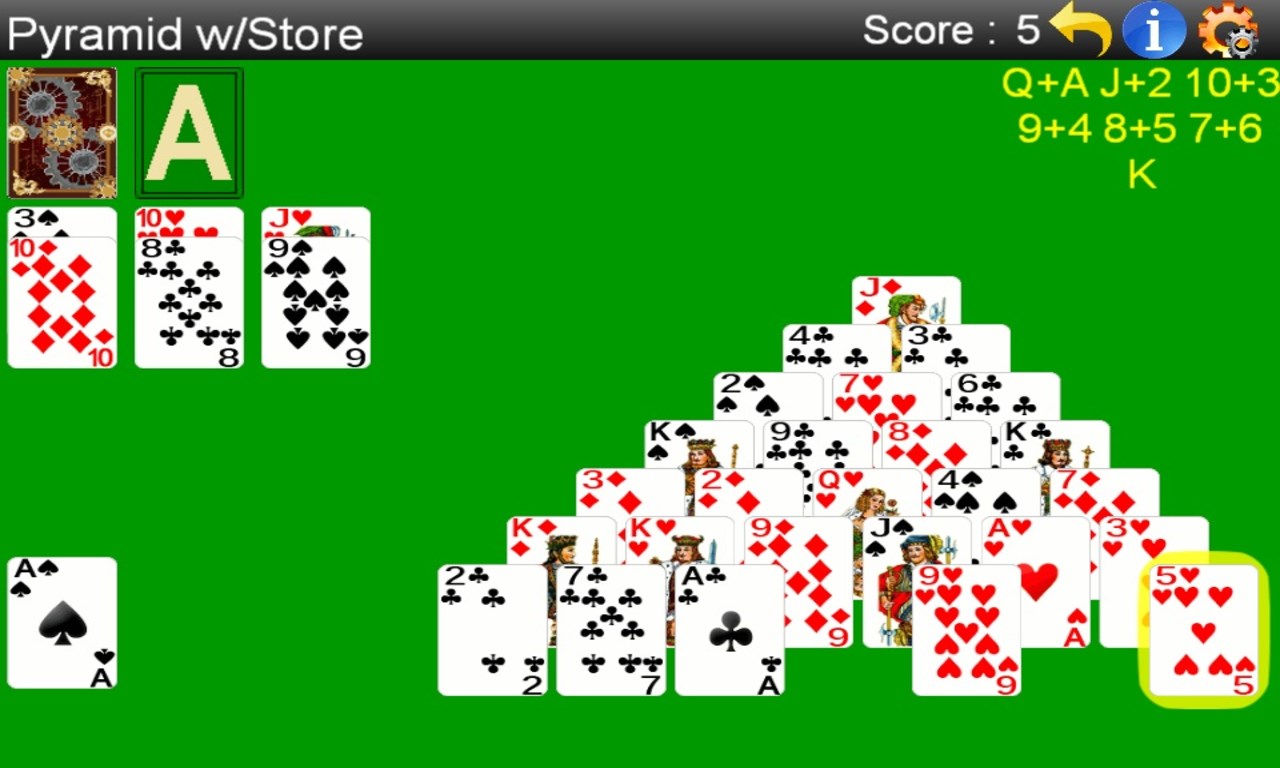Click the Score display
The image size is (1280, 768).
948,30
